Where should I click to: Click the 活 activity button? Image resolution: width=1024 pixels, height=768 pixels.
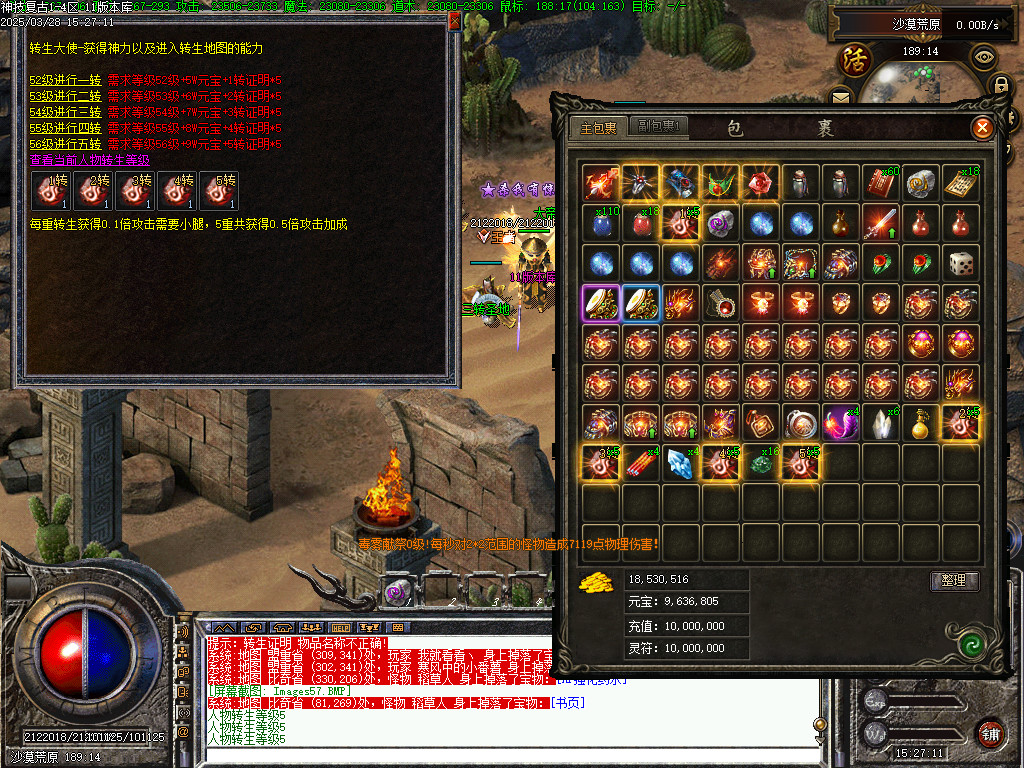click(855, 59)
